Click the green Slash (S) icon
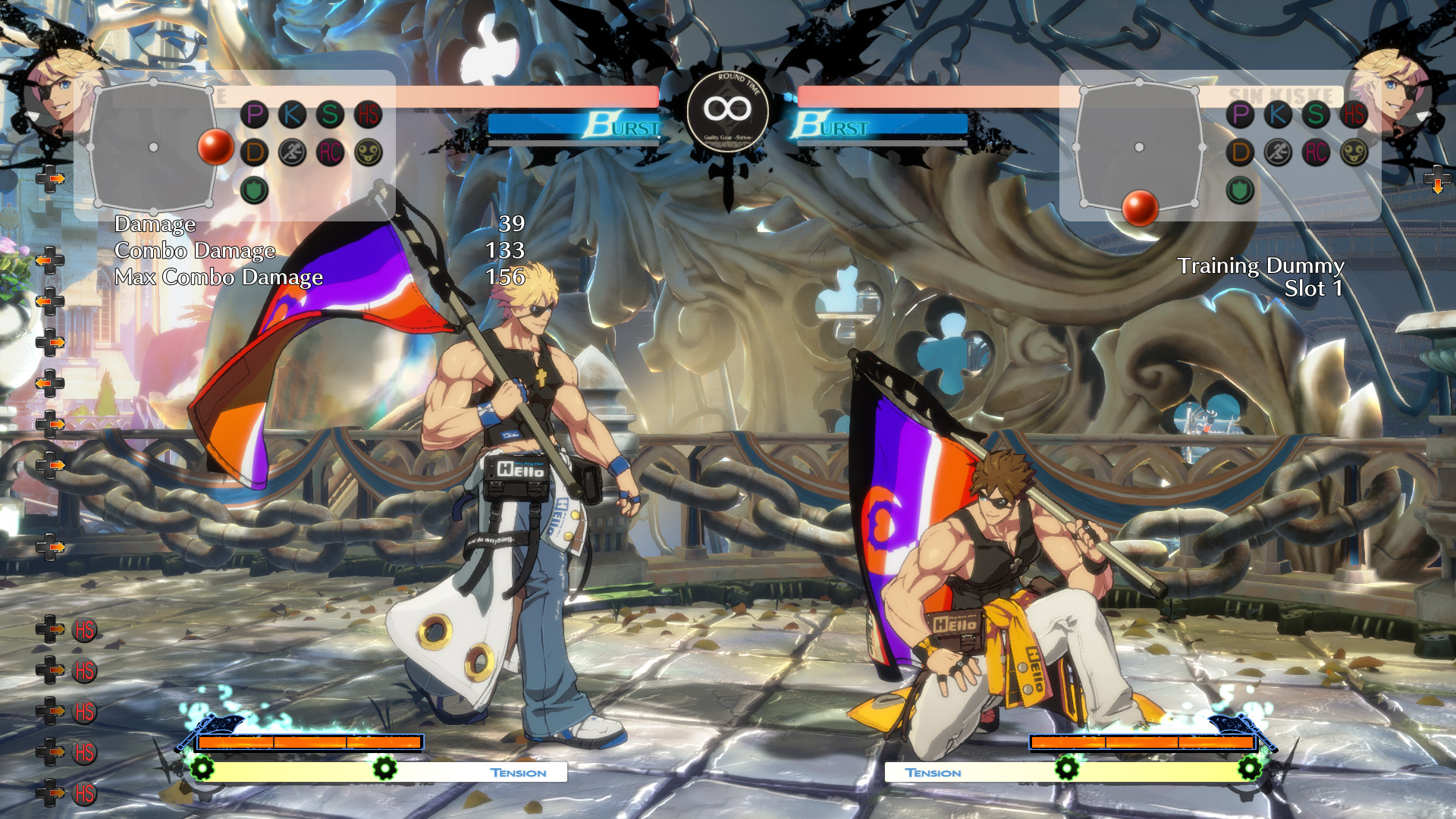 330,115
